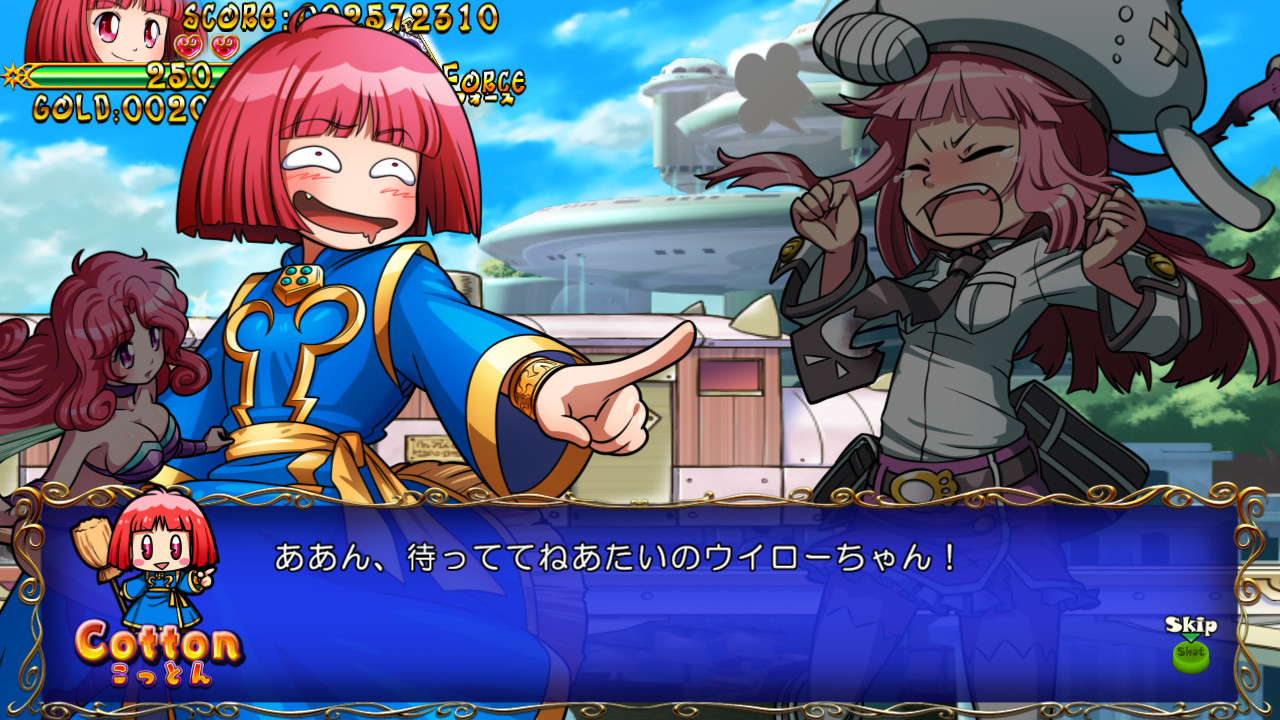Expand the Skip prompt via its green down arrow
This screenshot has height=720, width=1280.
[1190, 637]
